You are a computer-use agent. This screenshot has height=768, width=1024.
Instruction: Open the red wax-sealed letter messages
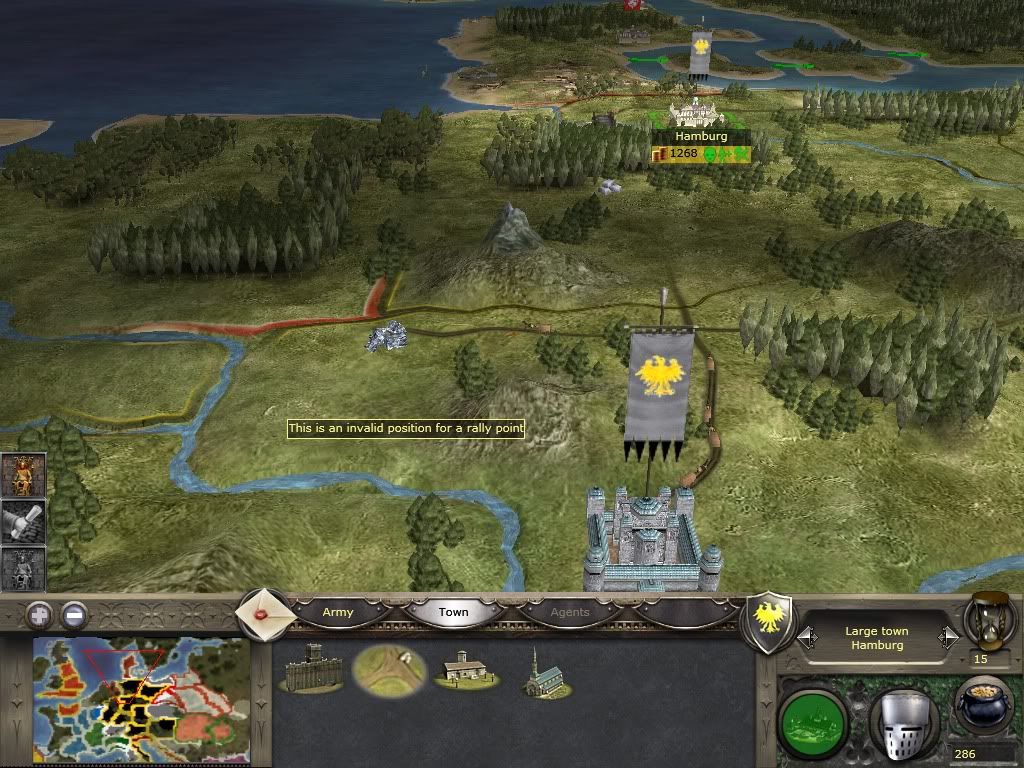pos(266,611)
